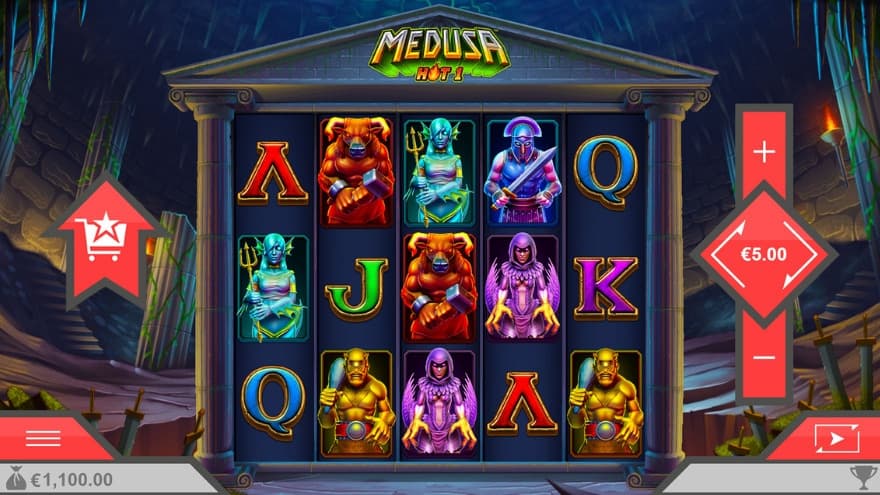This screenshot has height=495, width=880.
Task: Spin the reels with the €5.00 button
Action: point(764,254)
